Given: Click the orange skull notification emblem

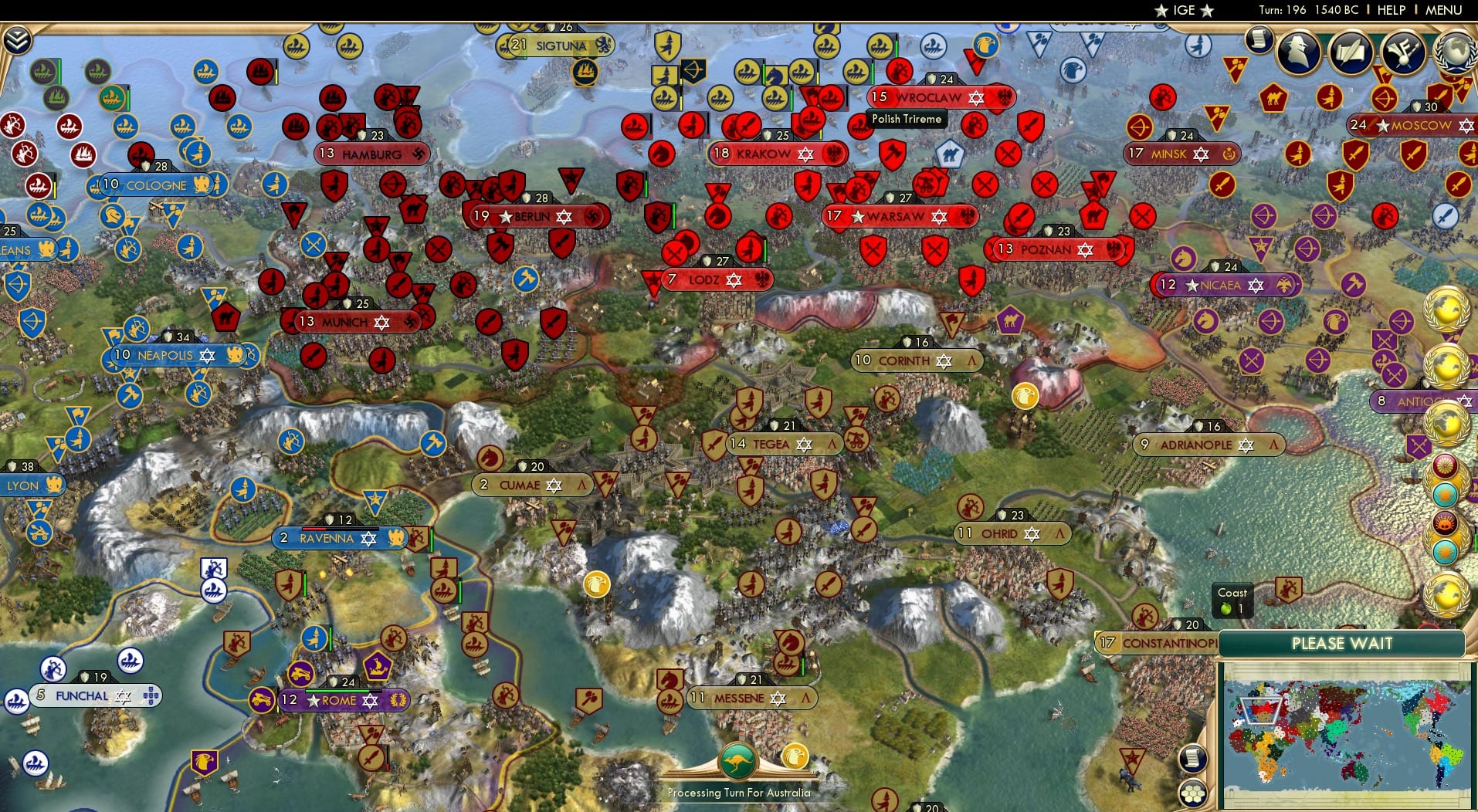Looking at the screenshot, I should point(1446,523).
